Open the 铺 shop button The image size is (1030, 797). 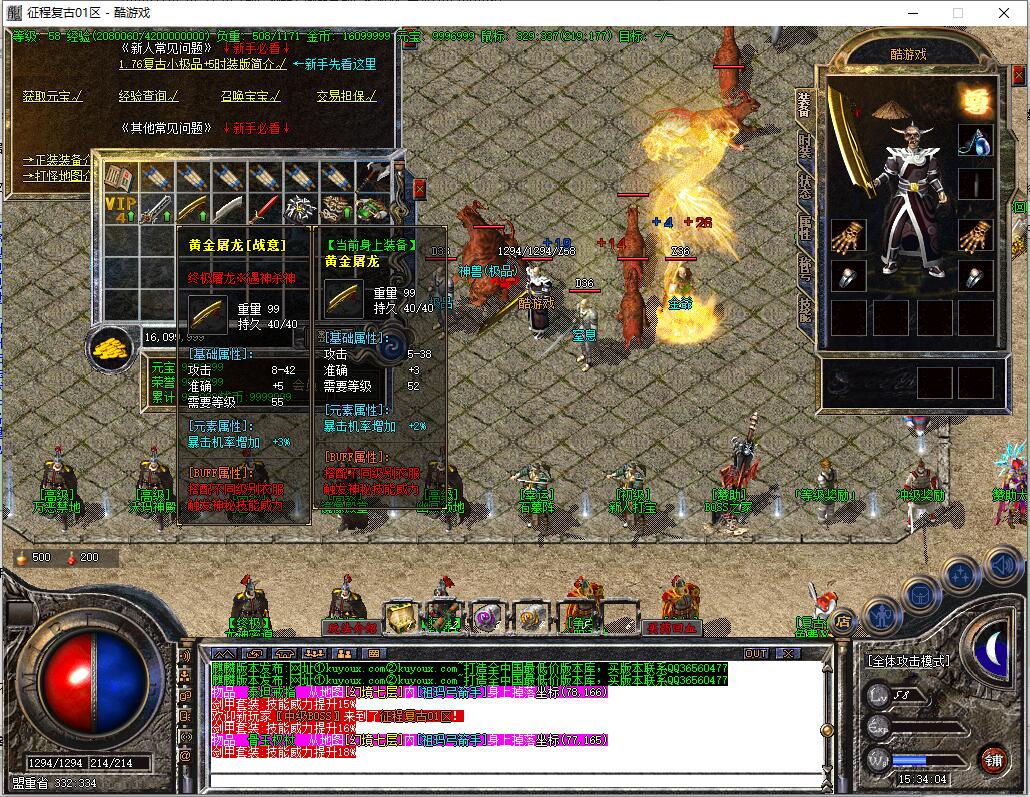pos(992,758)
